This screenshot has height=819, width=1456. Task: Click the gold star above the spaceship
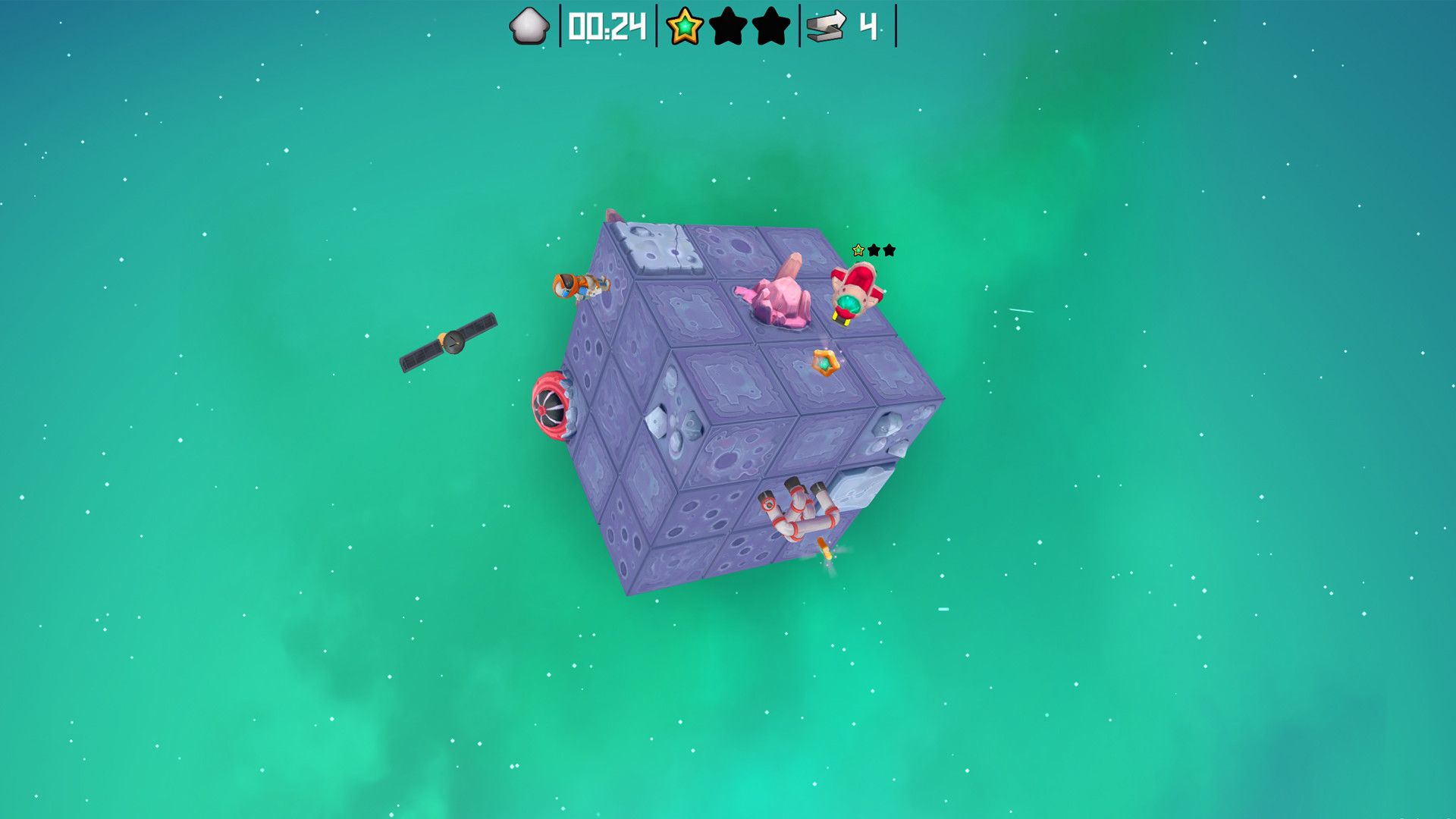(858, 249)
